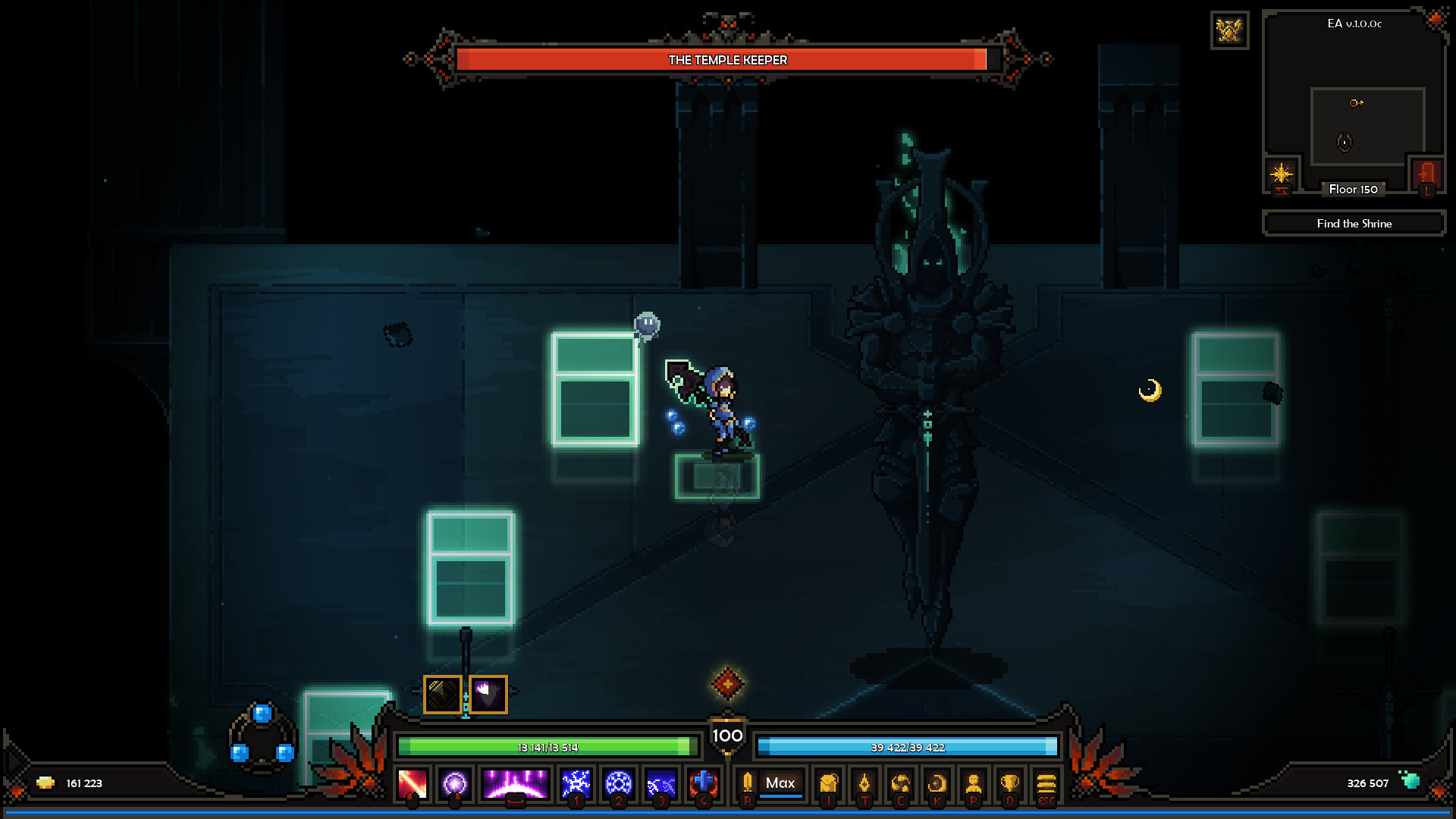Use the purple orb skill
This screenshot has height=819, width=1456.
click(x=455, y=783)
